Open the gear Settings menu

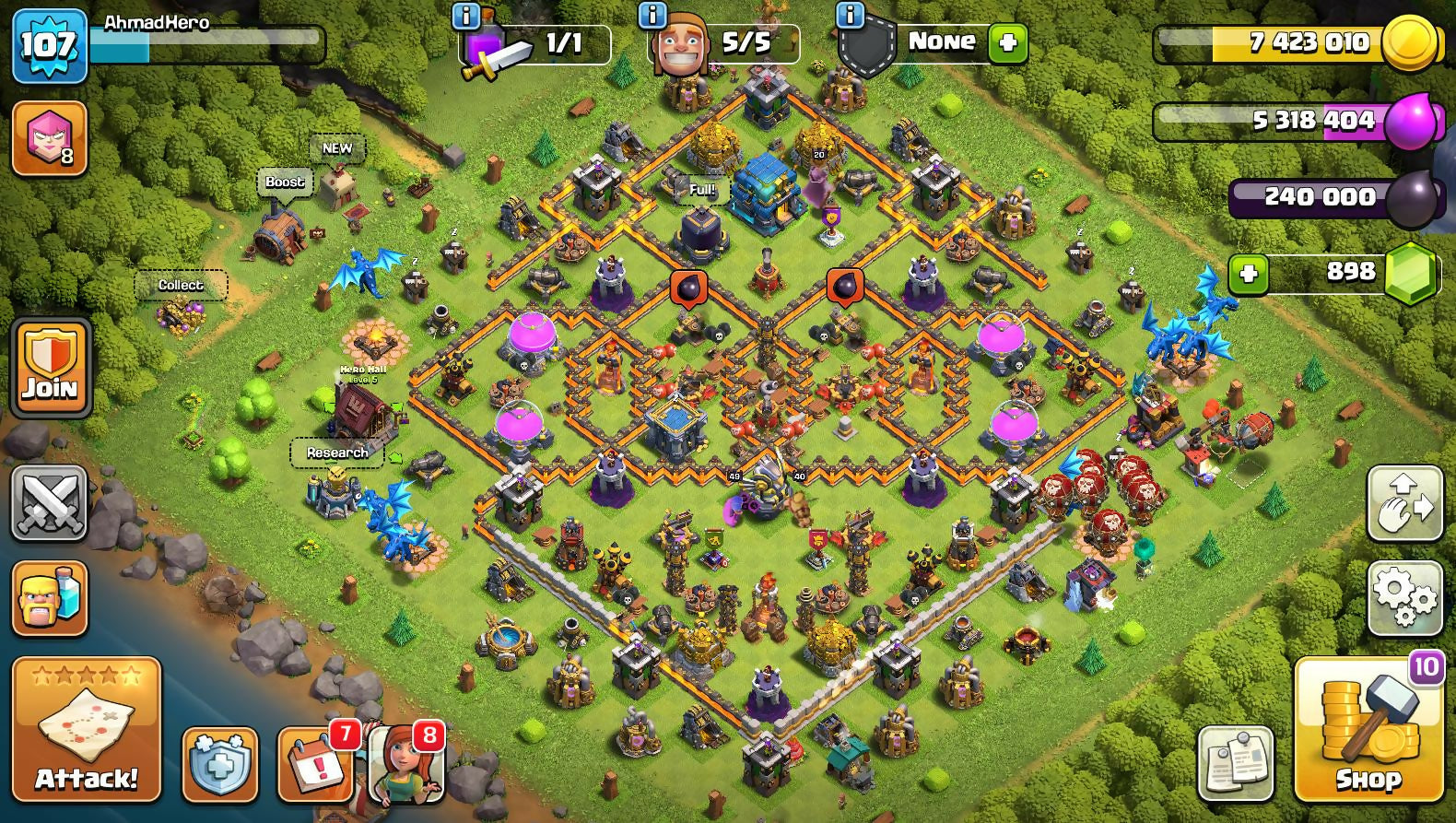1404,598
